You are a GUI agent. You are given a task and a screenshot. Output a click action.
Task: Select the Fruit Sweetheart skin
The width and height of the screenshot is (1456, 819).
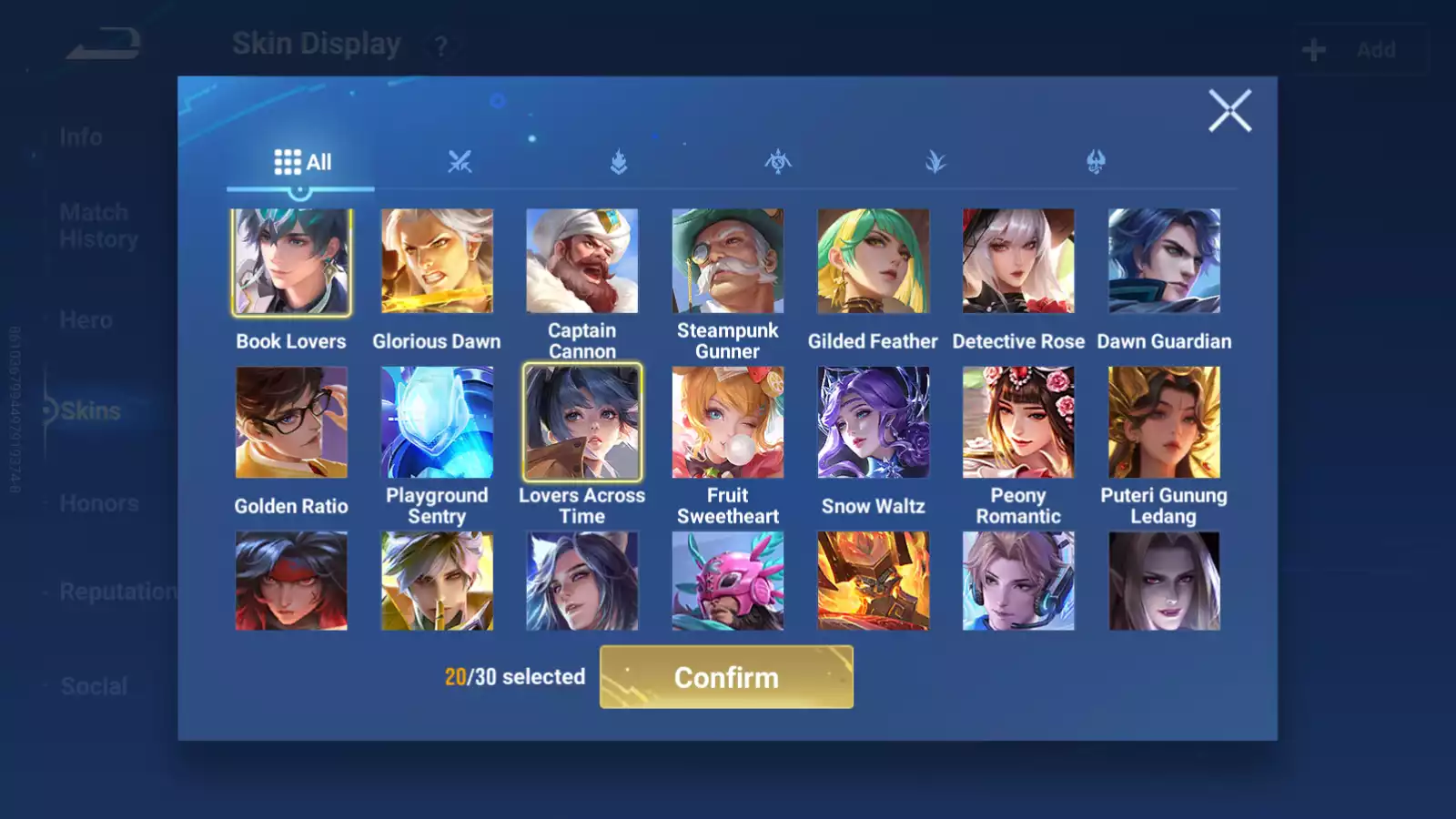(728, 422)
